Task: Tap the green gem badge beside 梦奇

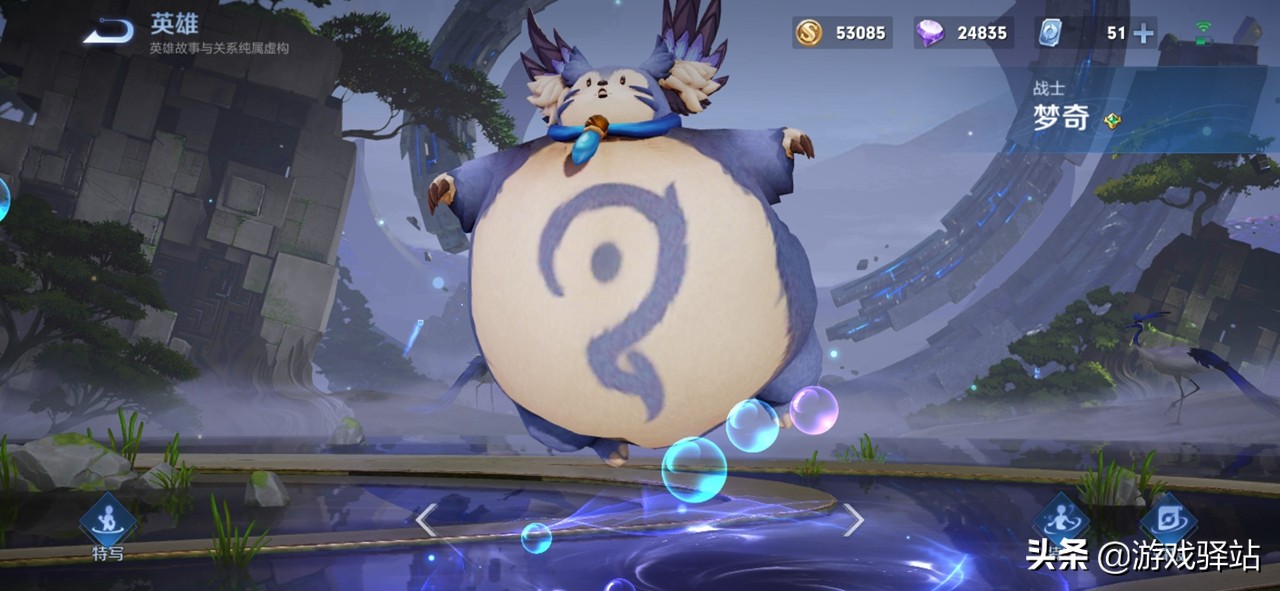Action: point(1112,121)
